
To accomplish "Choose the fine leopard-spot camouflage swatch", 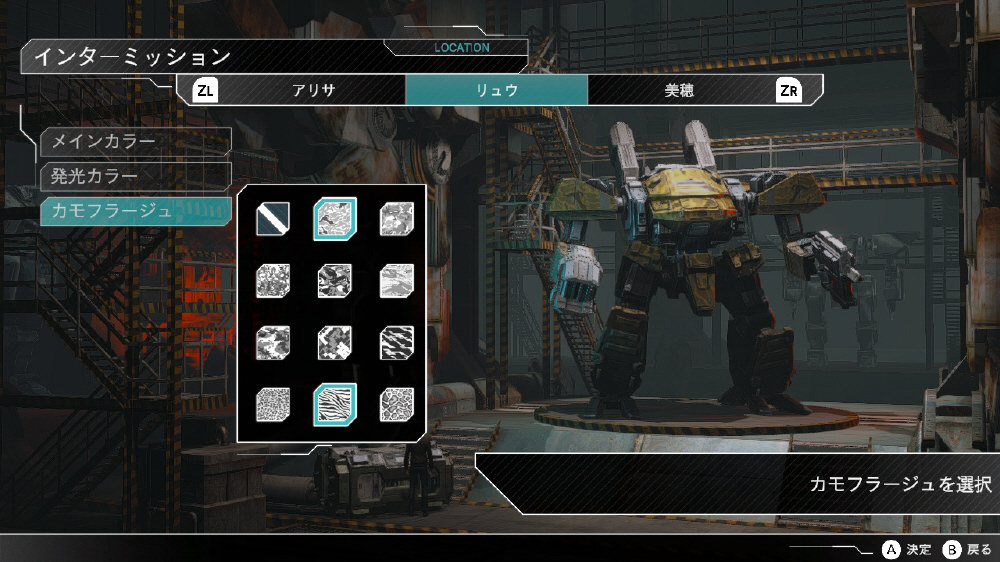I will [273, 407].
